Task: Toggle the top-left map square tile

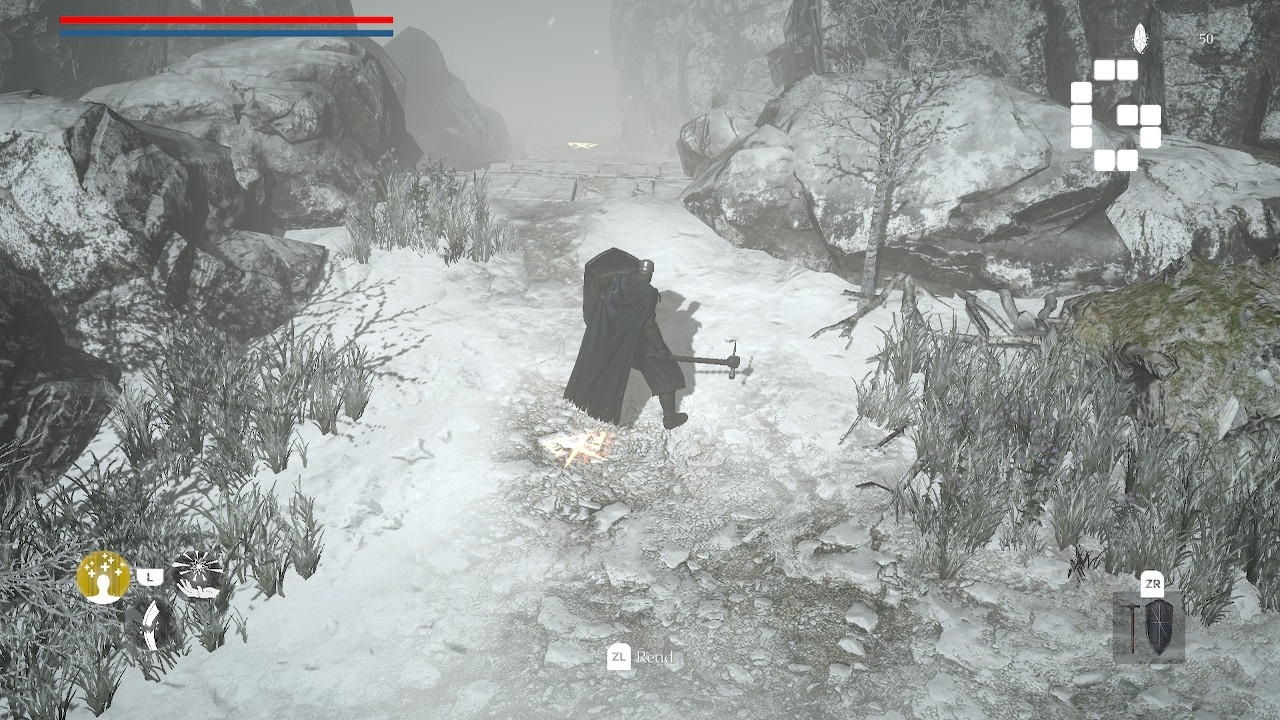Action: tap(1103, 70)
